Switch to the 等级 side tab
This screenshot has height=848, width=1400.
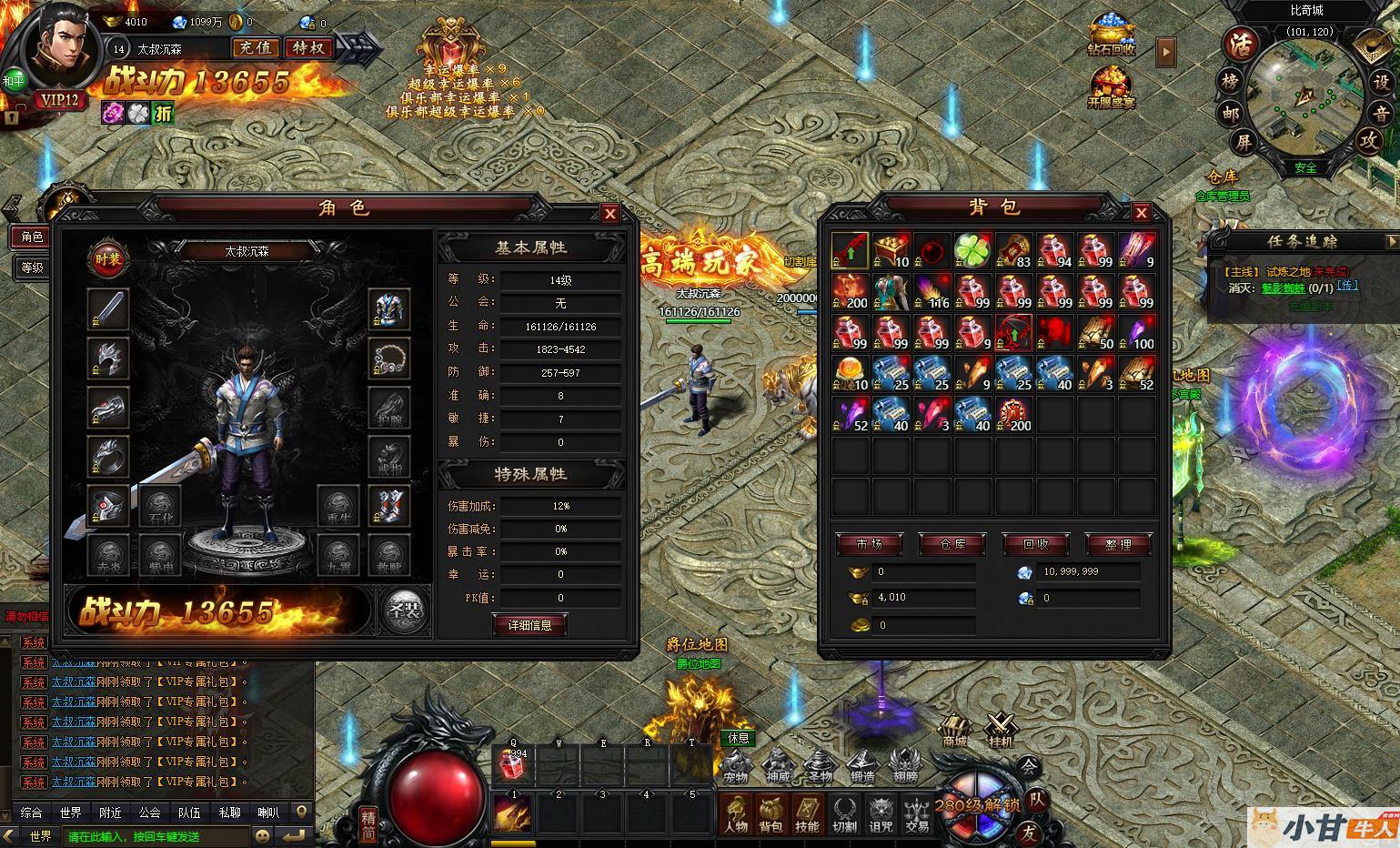[32, 268]
